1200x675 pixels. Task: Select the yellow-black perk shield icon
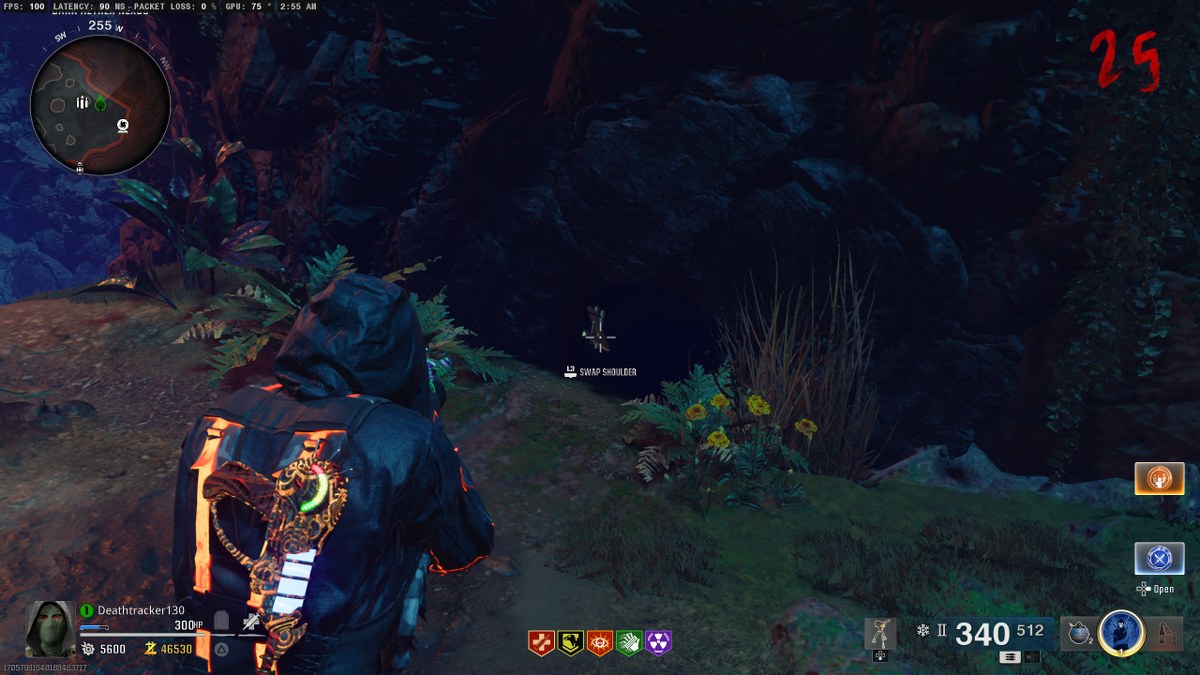571,642
